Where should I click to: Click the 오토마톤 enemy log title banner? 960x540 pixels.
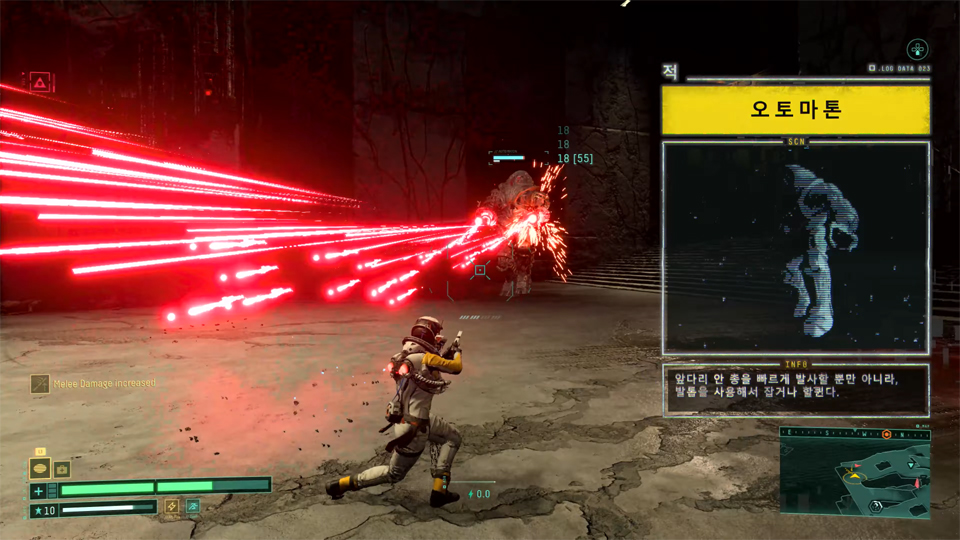point(796,109)
